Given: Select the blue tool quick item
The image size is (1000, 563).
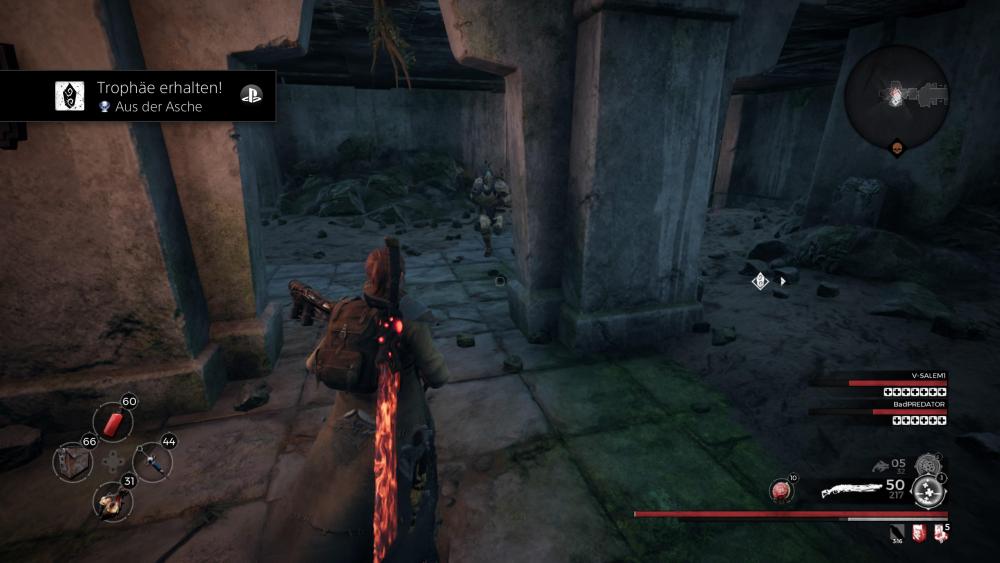Looking at the screenshot, I should coord(152,461).
